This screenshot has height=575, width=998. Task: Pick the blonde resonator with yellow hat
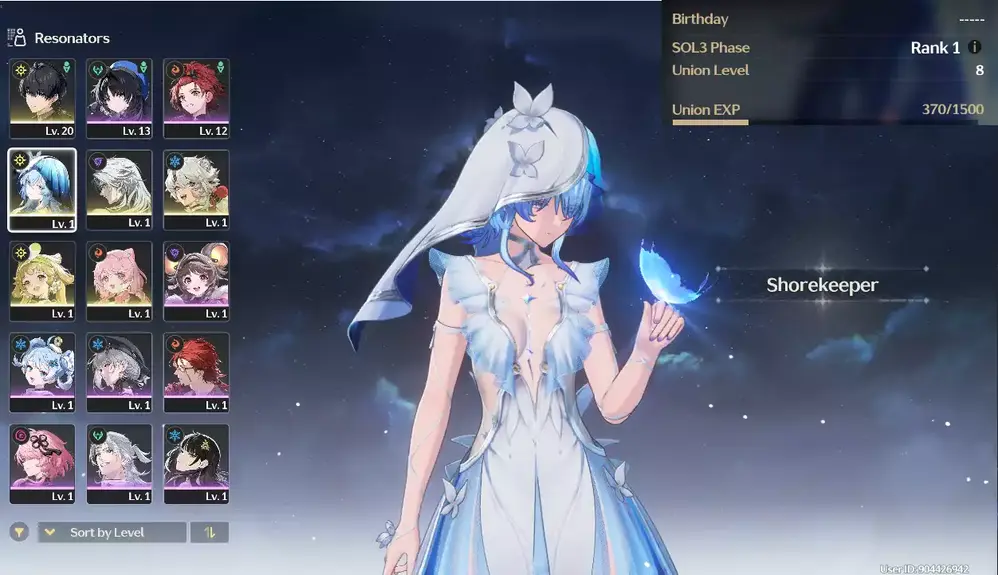42,280
